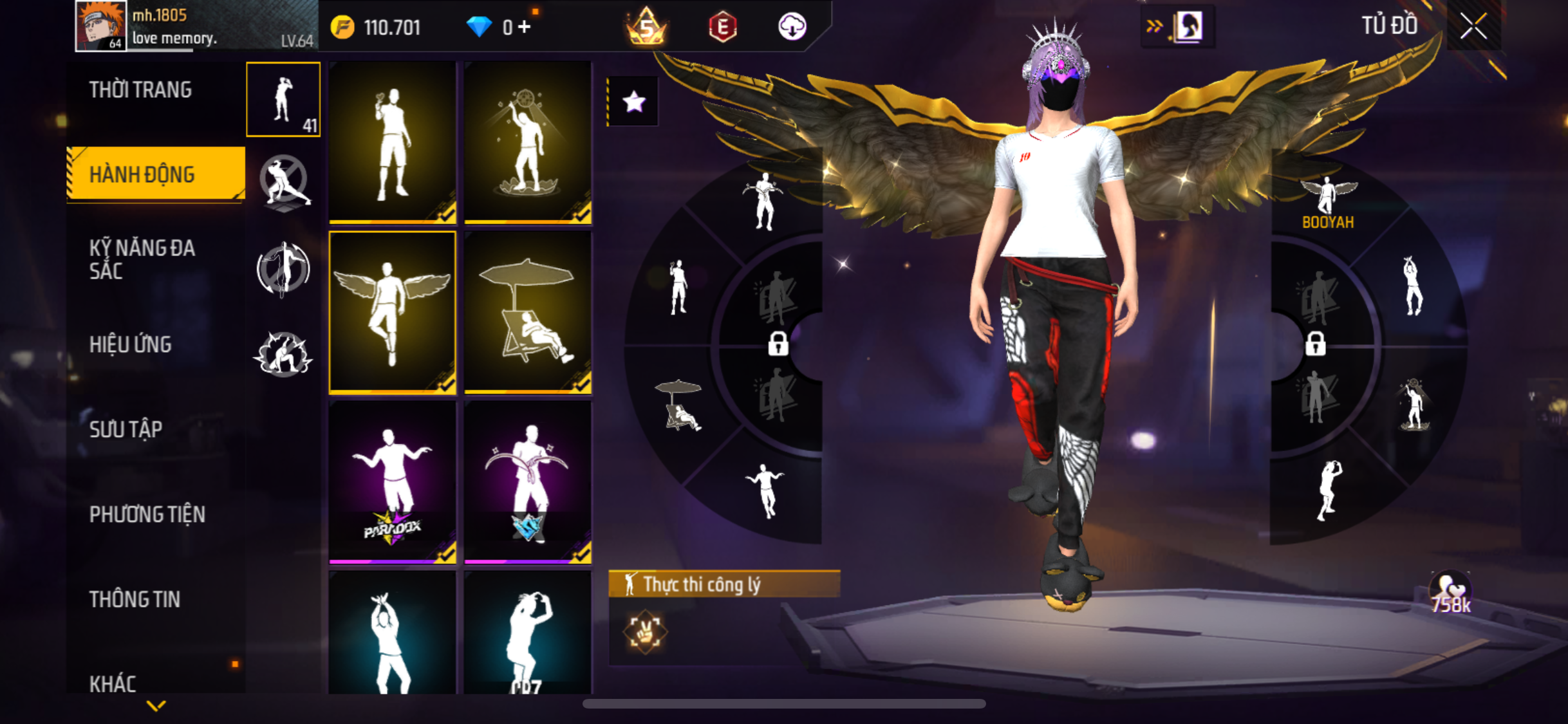Image resolution: width=1568 pixels, height=724 pixels.
Task: Open the cloud download icon
Action: 792,27
